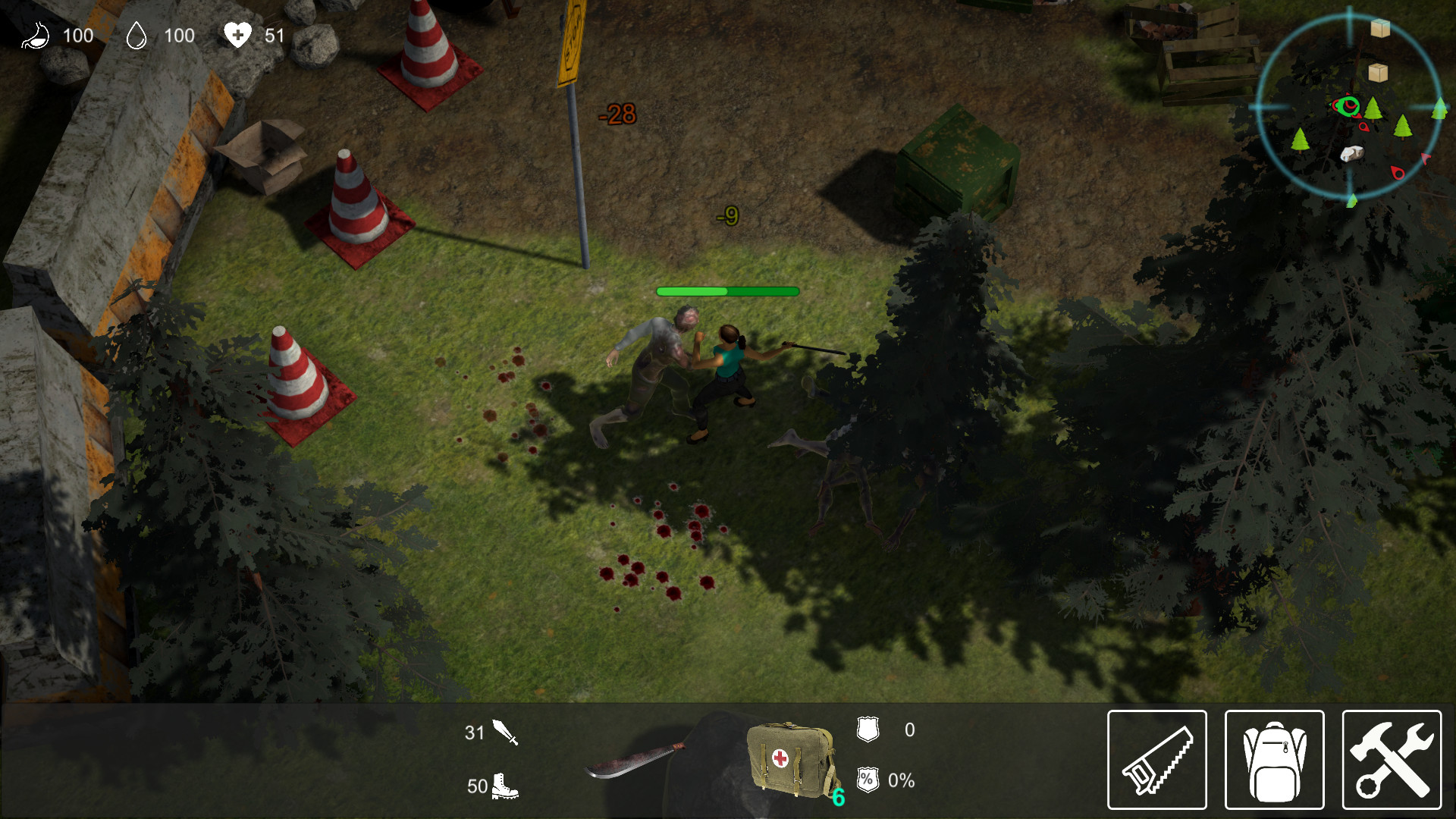Open the backpack inventory

pos(1274,760)
